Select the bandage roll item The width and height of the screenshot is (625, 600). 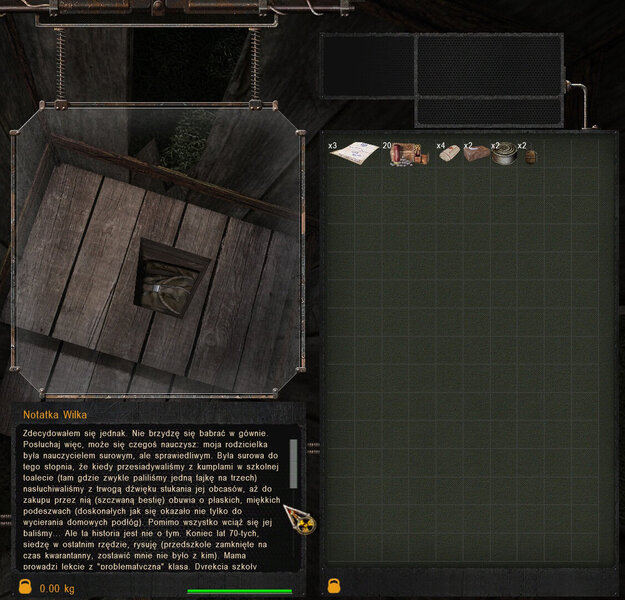point(449,154)
